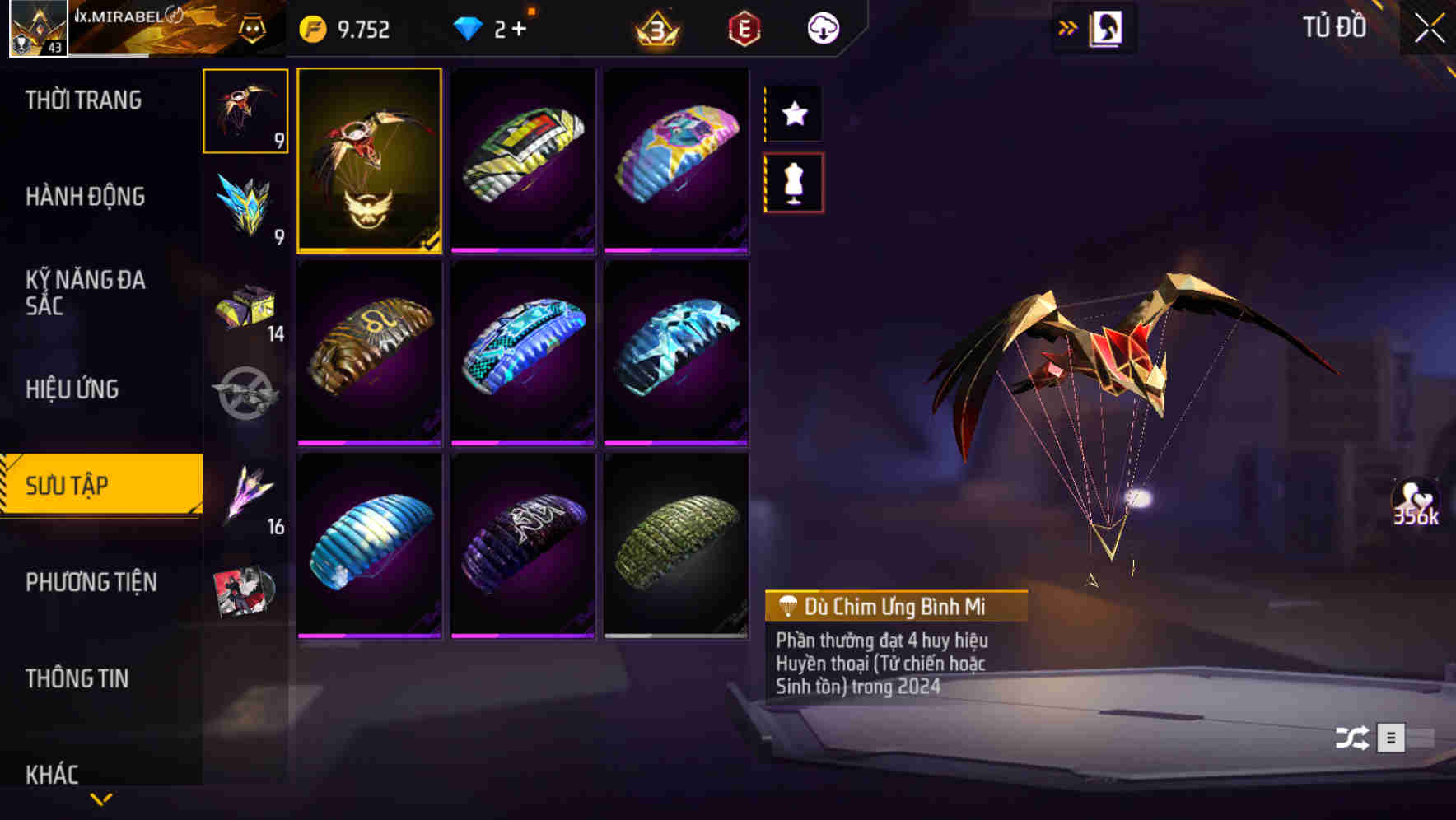Toggle the star favorite filter

(793, 114)
